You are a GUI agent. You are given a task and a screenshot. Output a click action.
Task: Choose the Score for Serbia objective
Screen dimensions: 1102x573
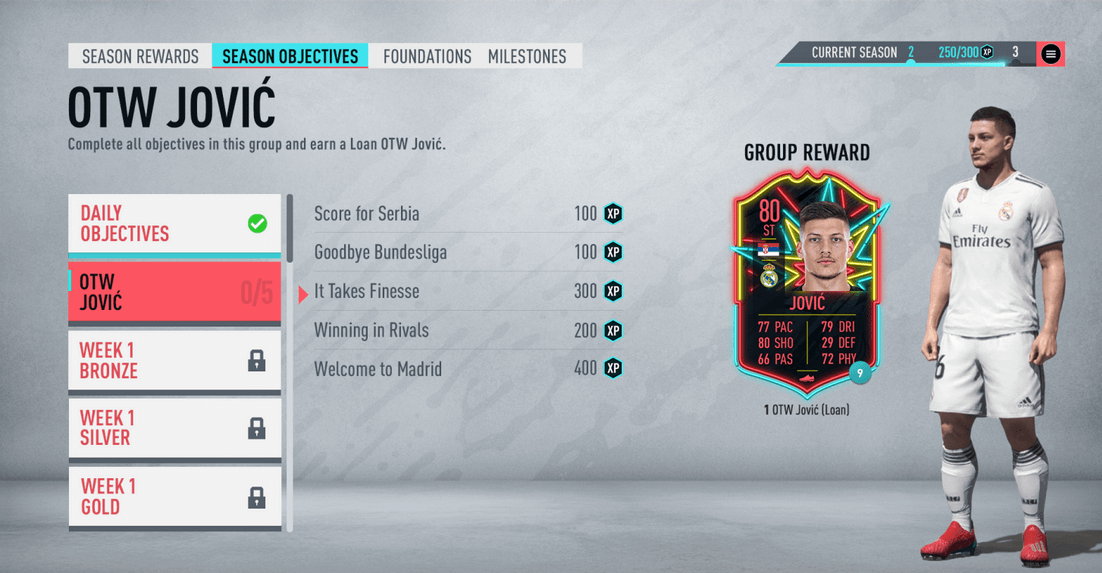468,214
